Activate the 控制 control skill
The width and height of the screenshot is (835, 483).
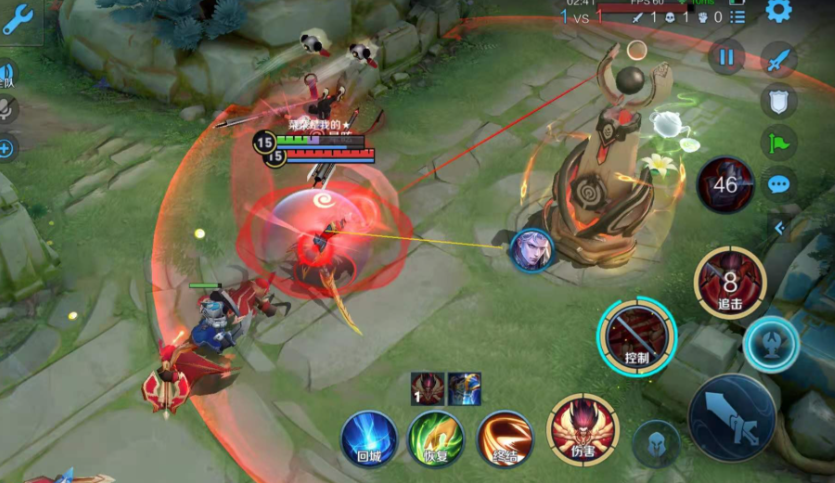pos(637,334)
